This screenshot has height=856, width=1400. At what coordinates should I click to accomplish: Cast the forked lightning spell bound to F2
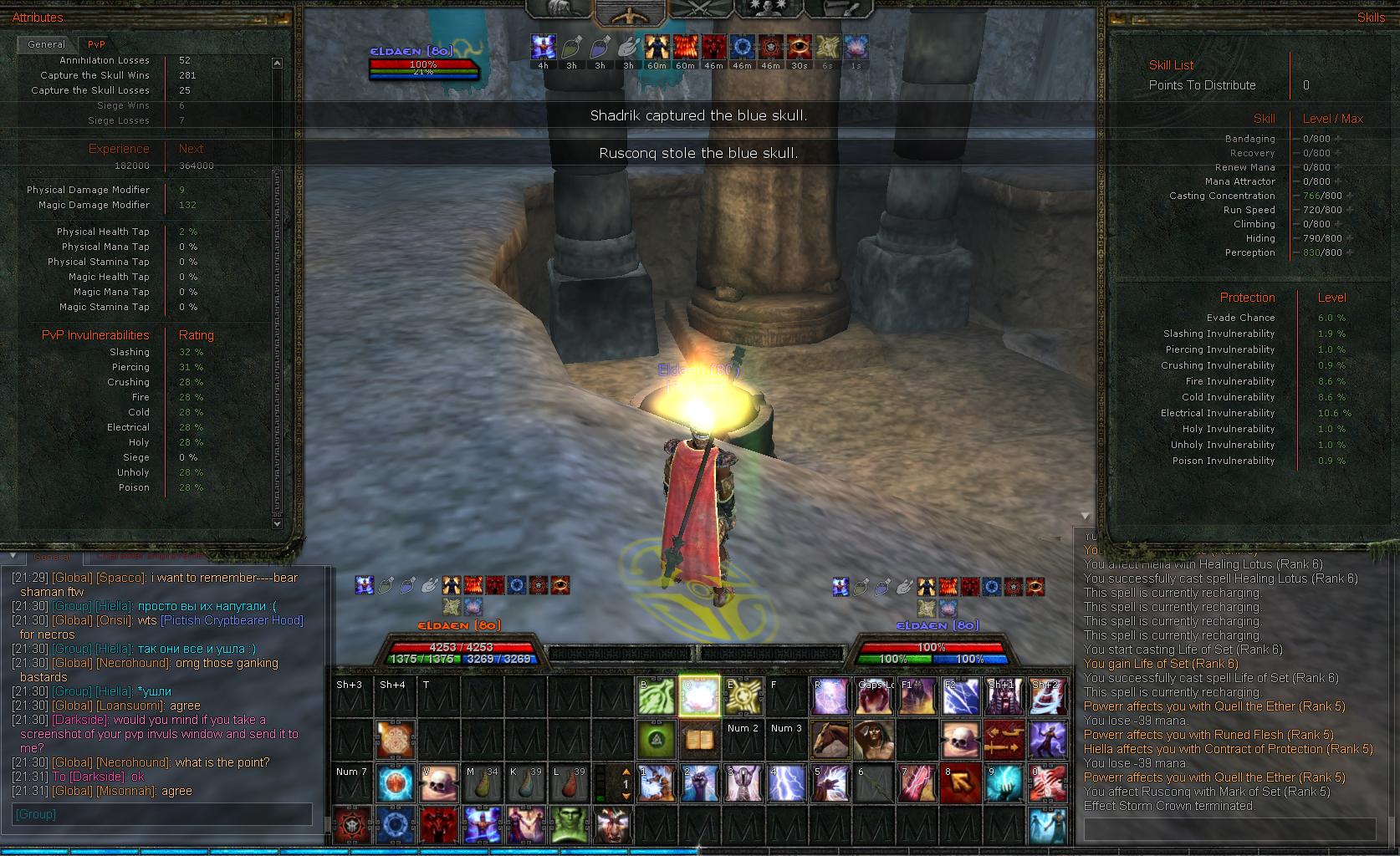960,696
